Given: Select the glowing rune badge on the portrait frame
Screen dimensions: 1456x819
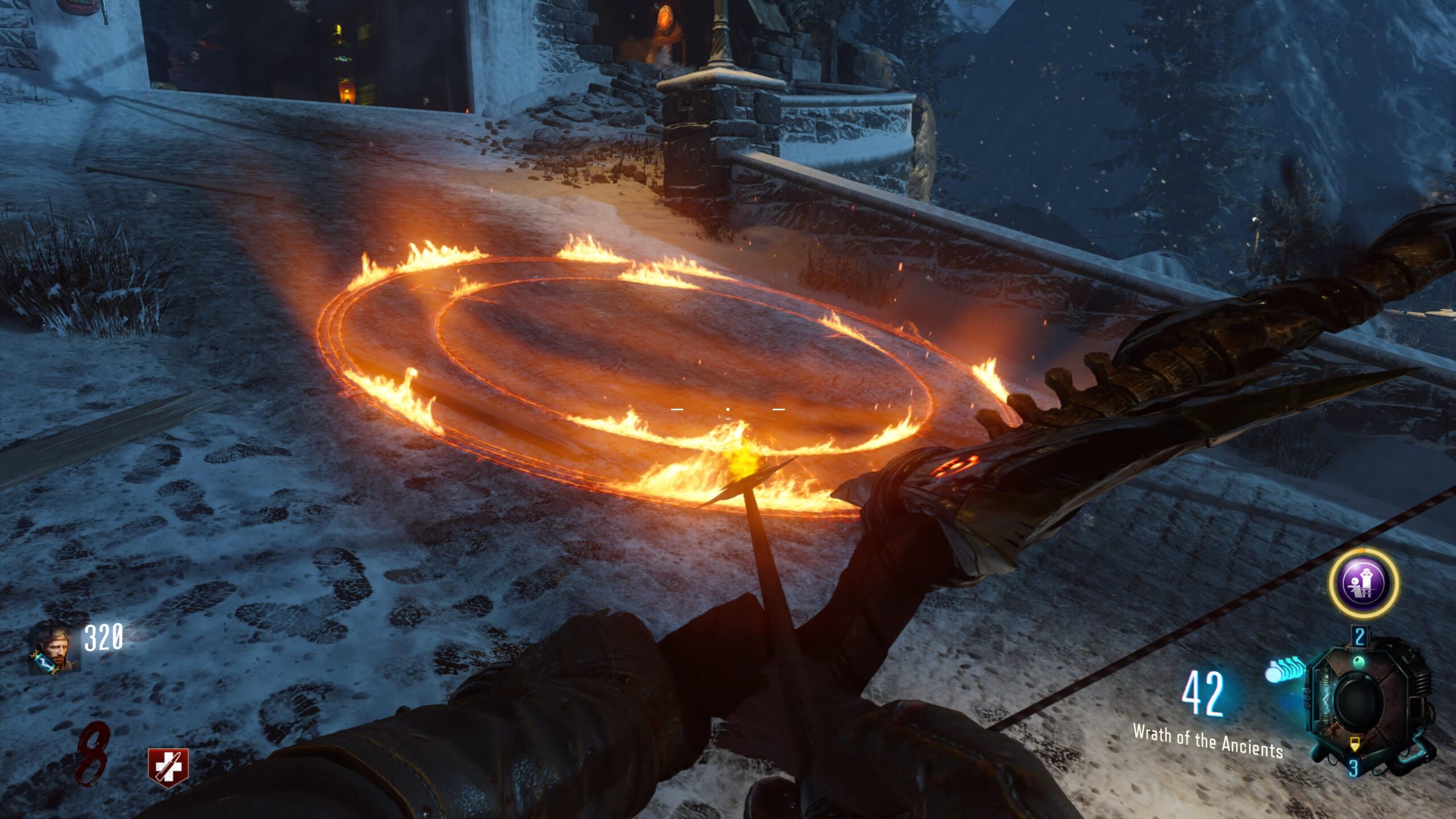Looking at the screenshot, I should [x=44, y=663].
